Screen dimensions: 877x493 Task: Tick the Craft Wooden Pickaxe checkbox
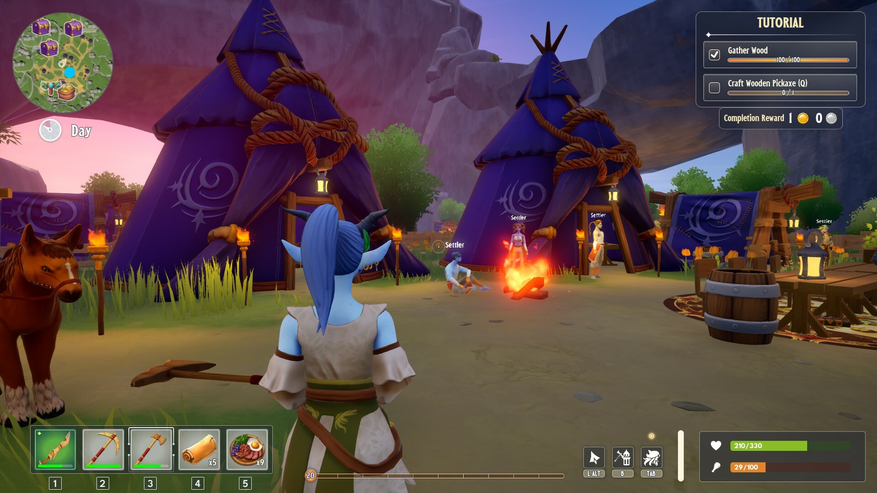pos(714,88)
